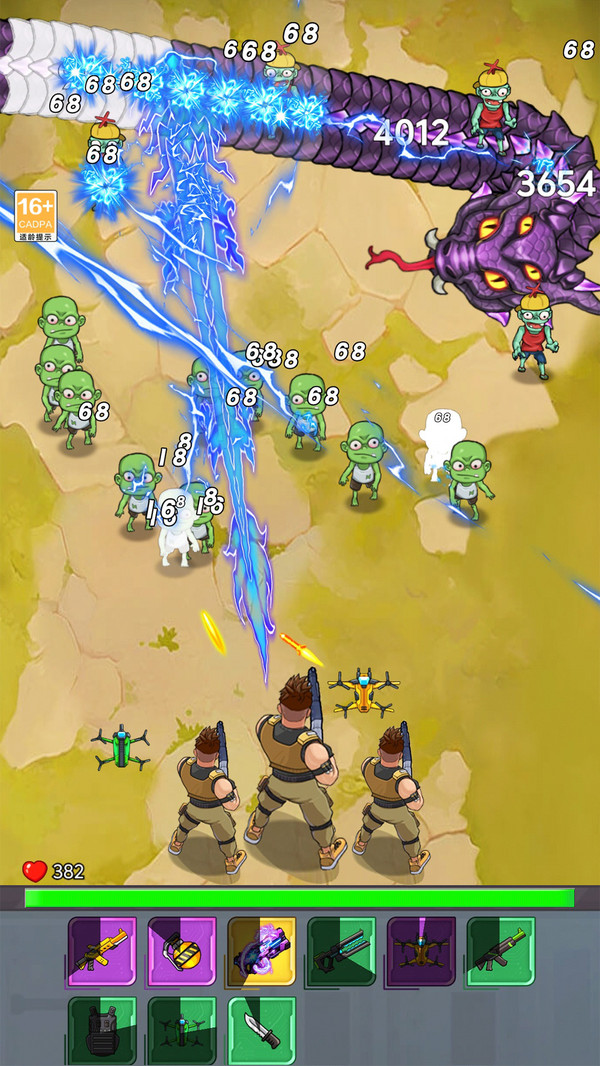
Task: Select the dark sniper rifle slot
Action: [342, 951]
